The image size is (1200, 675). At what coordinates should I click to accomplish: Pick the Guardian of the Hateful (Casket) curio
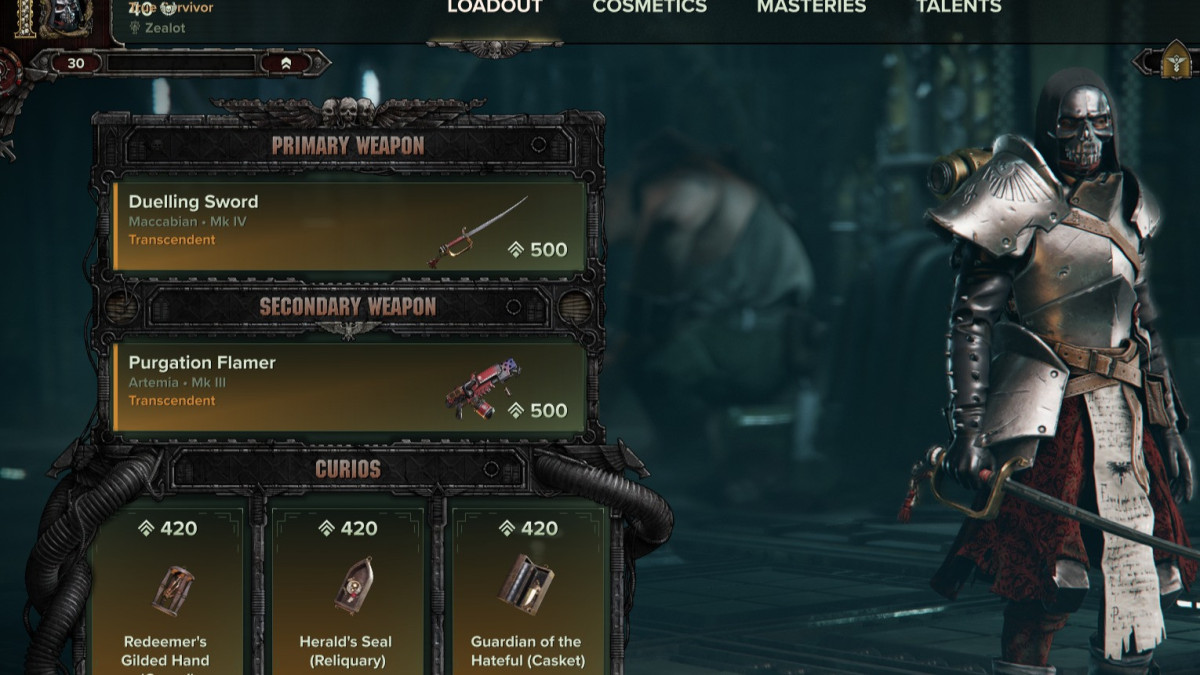[x=527, y=590]
